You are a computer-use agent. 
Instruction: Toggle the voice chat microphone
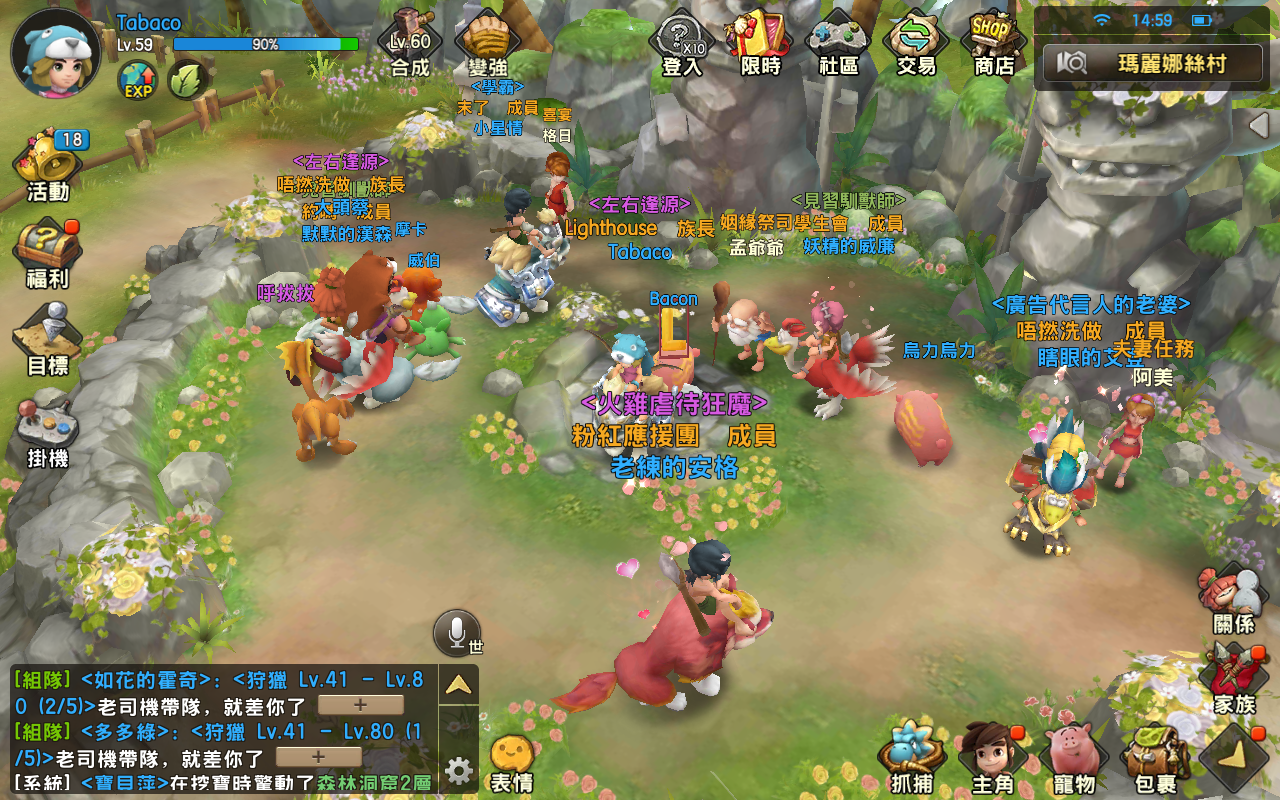coord(455,631)
